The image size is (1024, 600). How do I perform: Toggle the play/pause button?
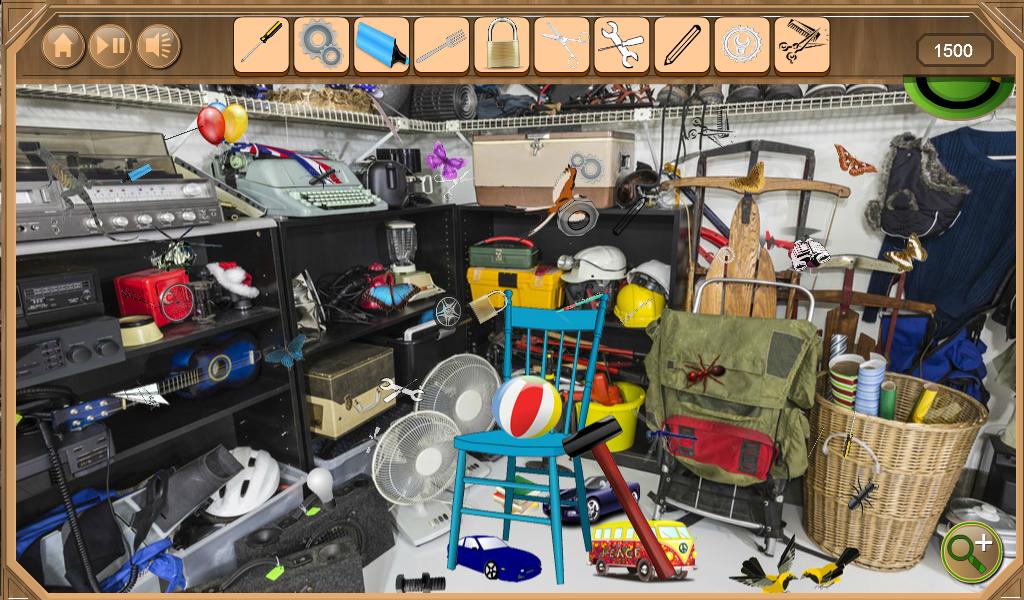point(110,45)
